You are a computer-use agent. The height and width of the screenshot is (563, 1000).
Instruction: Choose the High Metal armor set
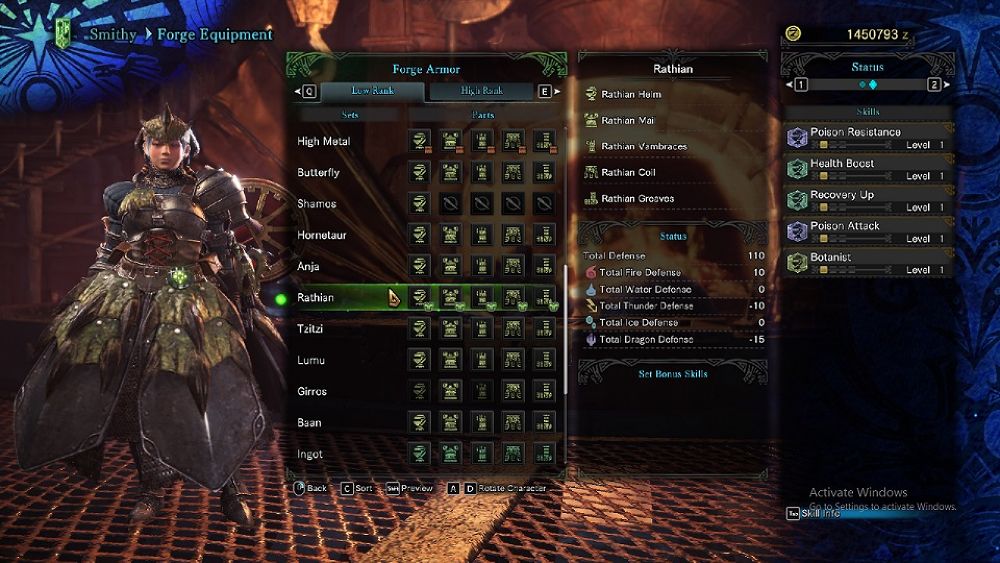(323, 142)
